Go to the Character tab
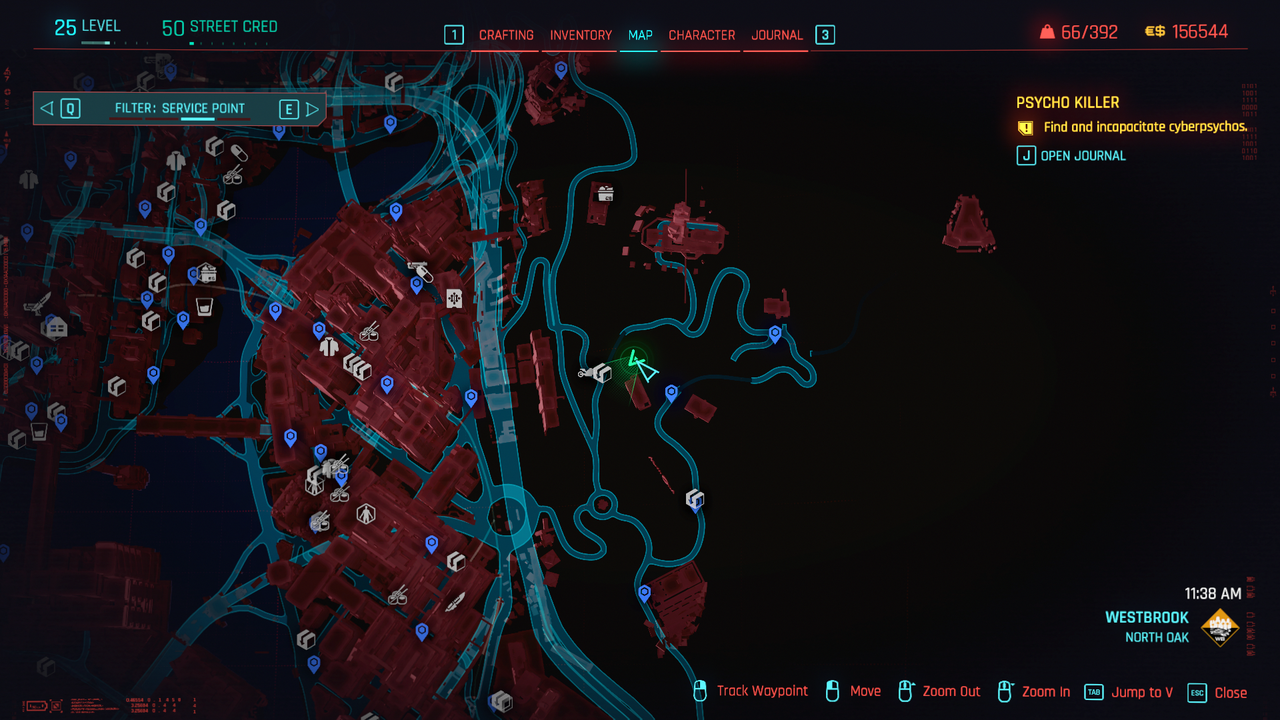Image resolution: width=1280 pixels, height=720 pixels. (x=702, y=35)
